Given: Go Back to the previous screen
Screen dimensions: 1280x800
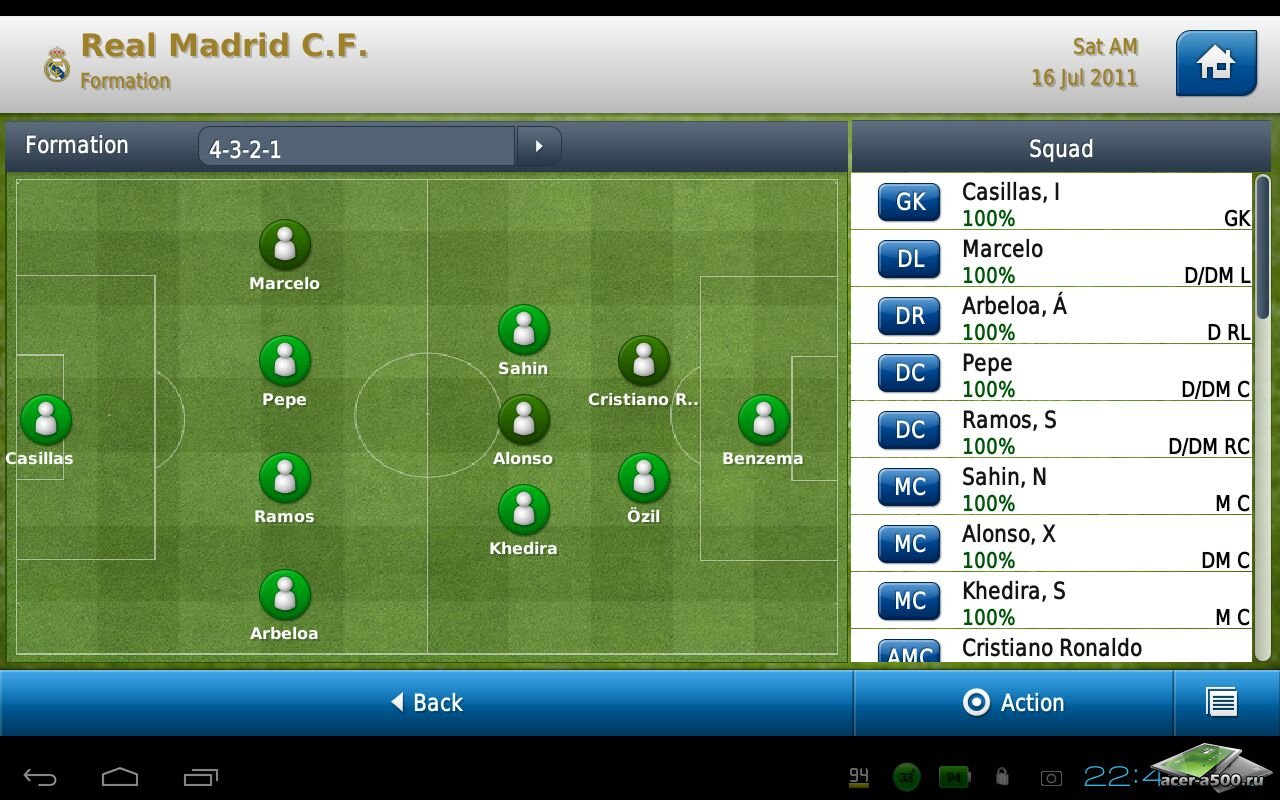Looking at the screenshot, I should click(x=427, y=703).
